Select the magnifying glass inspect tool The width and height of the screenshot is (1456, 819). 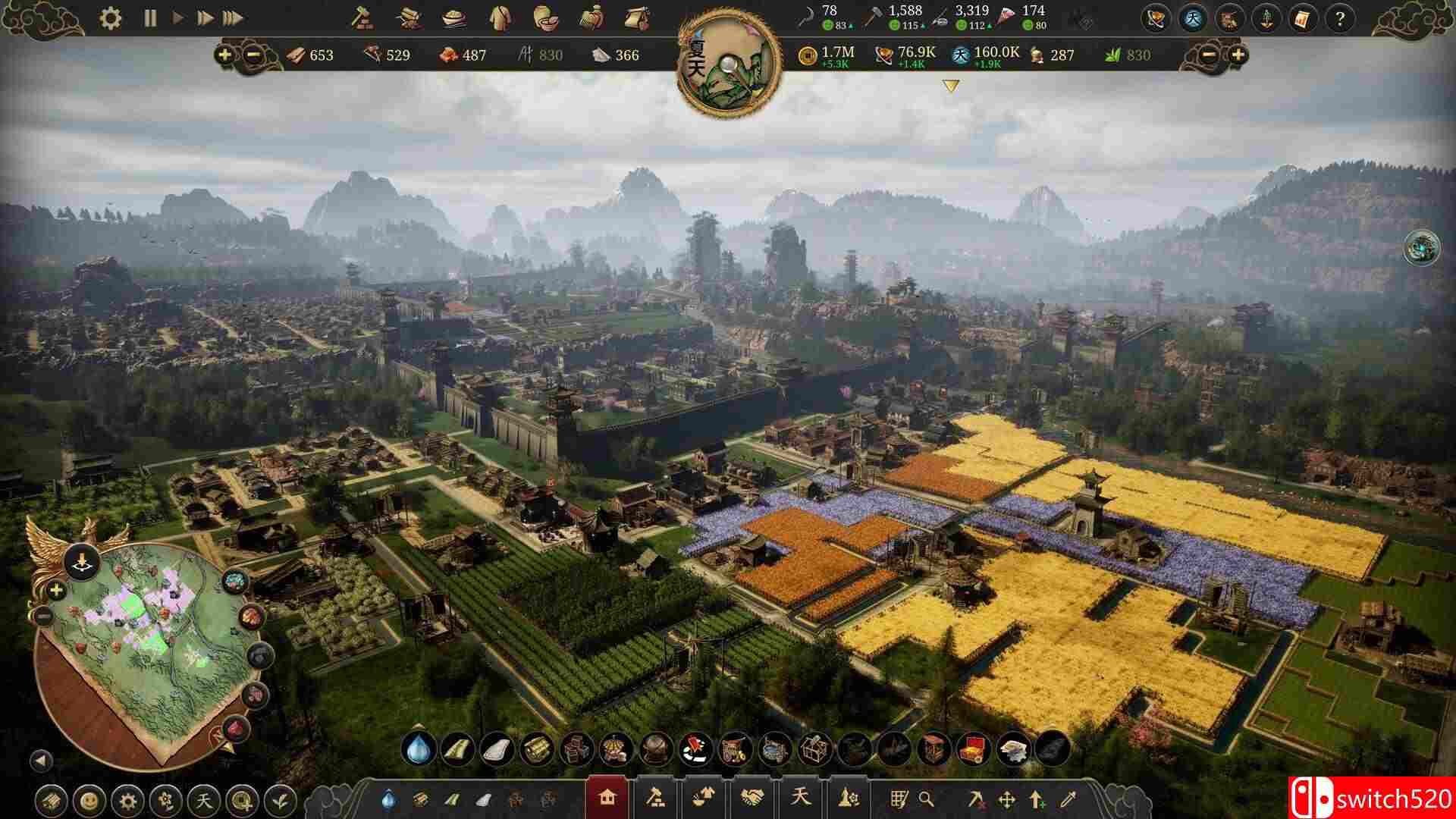927,799
